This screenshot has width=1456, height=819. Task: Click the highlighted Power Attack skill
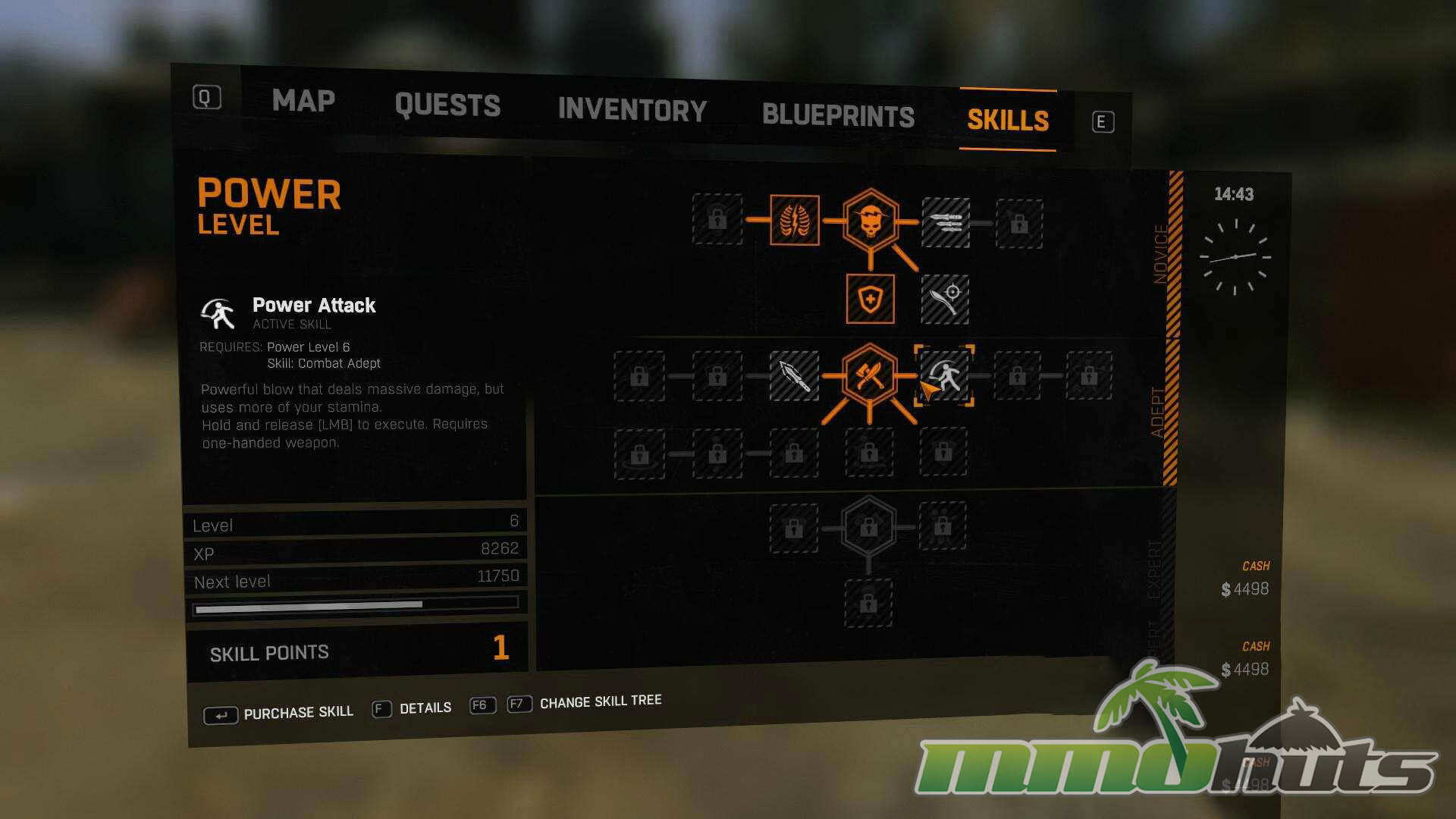[x=944, y=375]
